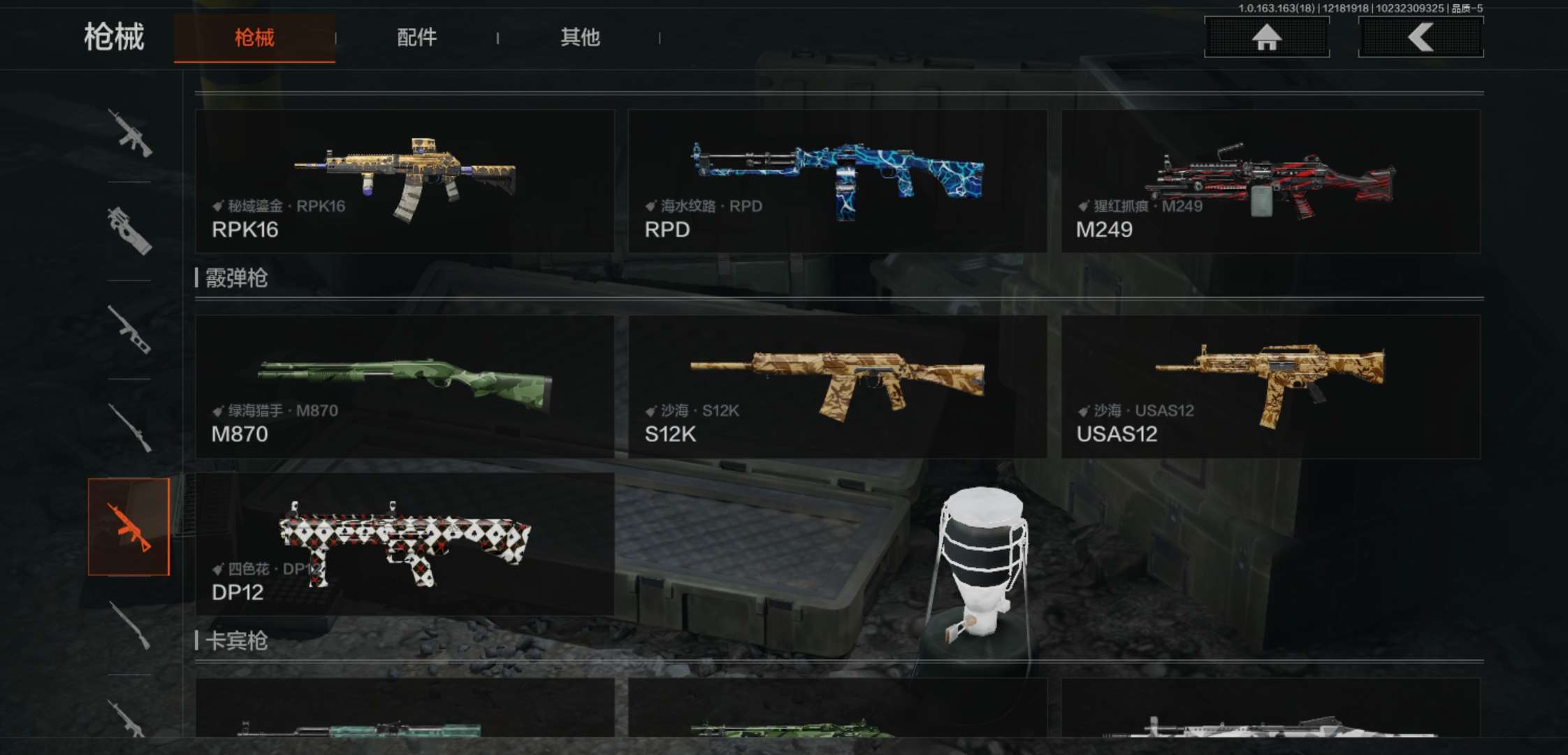
Task: Open the P90 submachine gun category
Action: tap(129, 231)
